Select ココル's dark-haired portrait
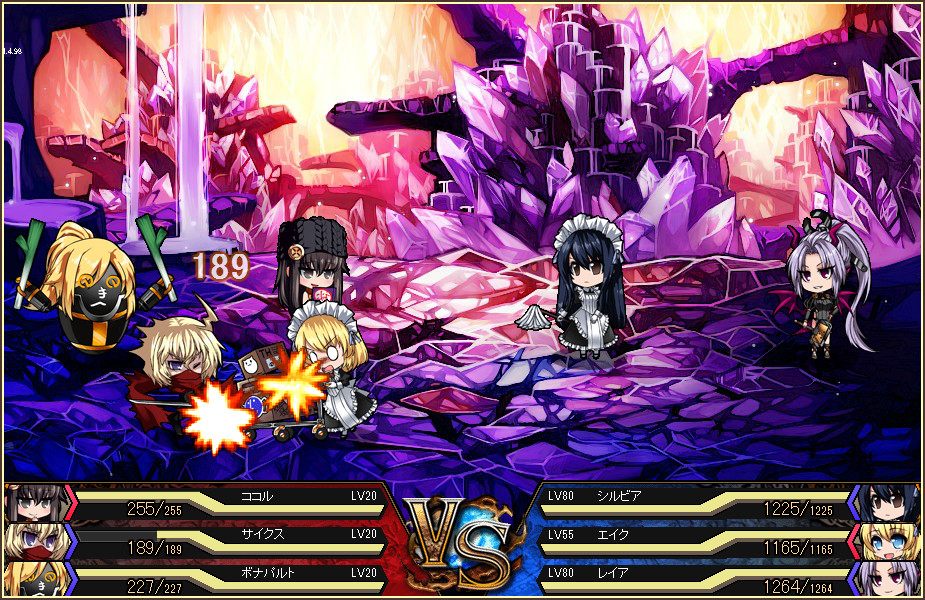 (x=34, y=502)
